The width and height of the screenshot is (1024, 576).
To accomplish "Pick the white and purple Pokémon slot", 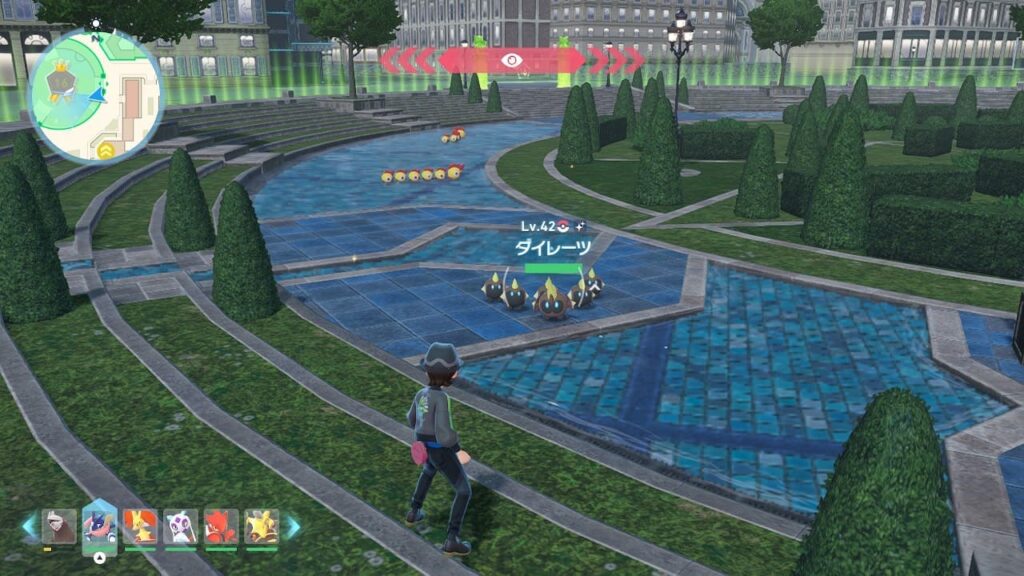I will [180, 526].
